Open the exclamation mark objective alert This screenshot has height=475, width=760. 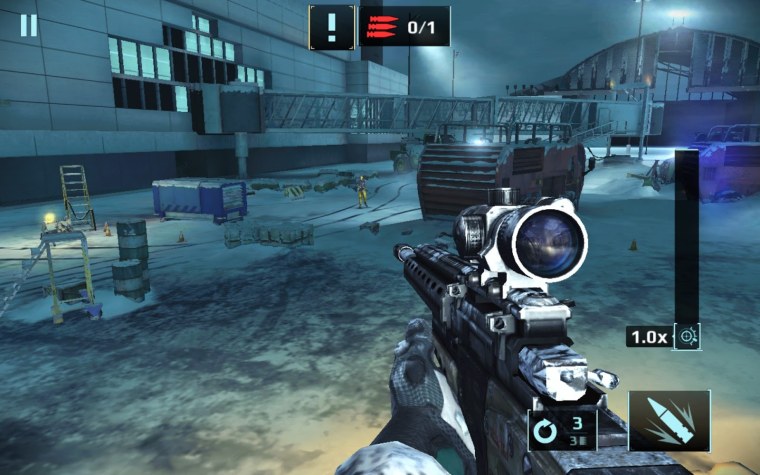click(331, 26)
